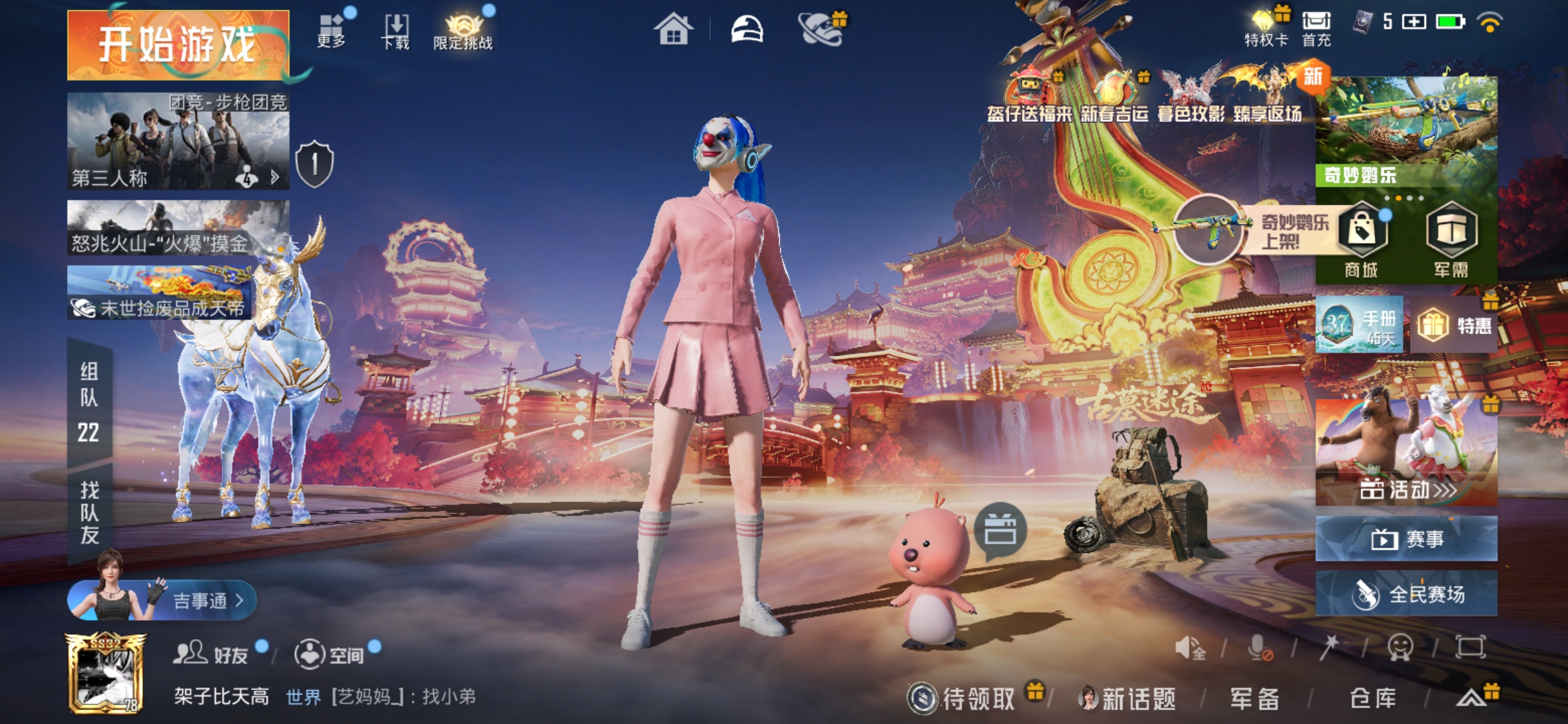Screen dimensions: 1568x724
Task: Open the 限定挑战 limited challenge
Action: click(x=463, y=32)
